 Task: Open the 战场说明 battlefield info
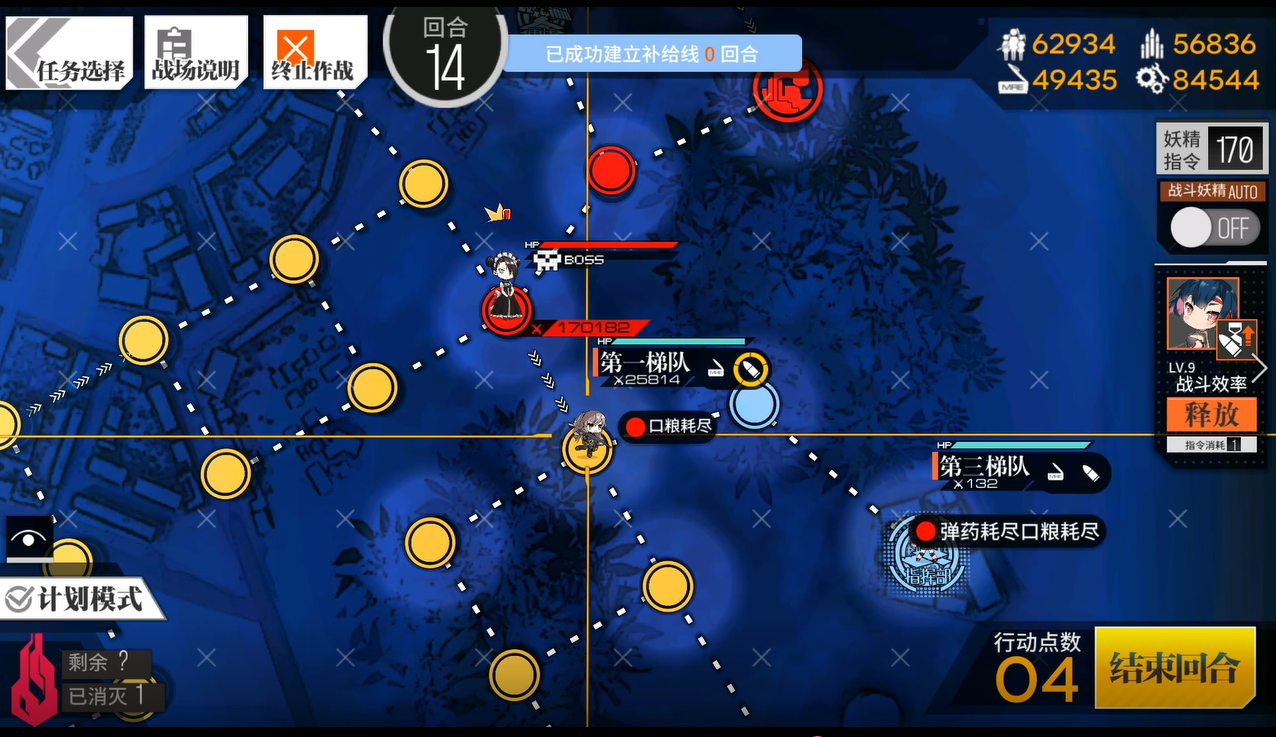pyautogui.click(x=195, y=54)
